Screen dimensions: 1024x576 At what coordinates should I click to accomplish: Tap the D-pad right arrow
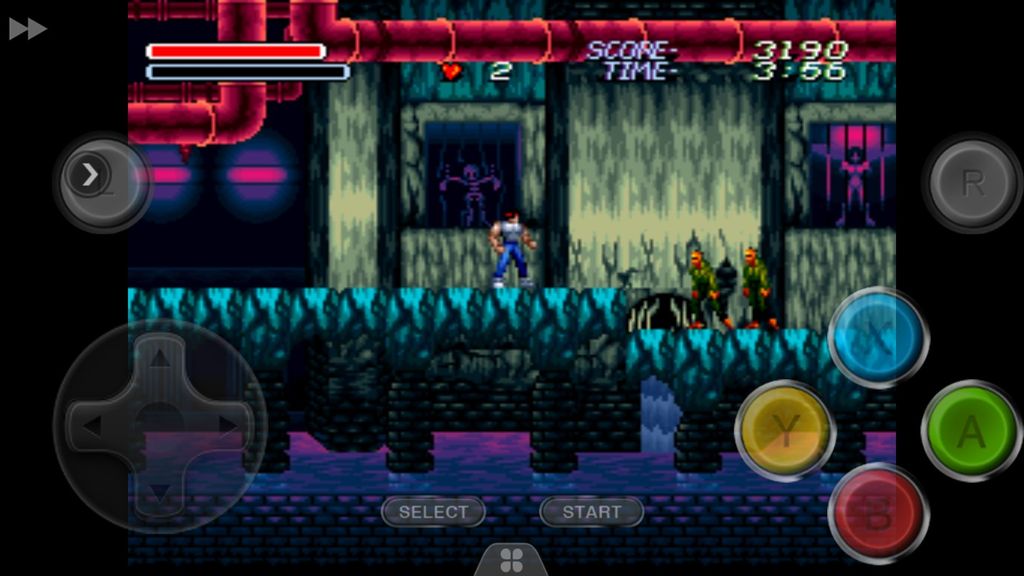pyautogui.click(x=229, y=426)
